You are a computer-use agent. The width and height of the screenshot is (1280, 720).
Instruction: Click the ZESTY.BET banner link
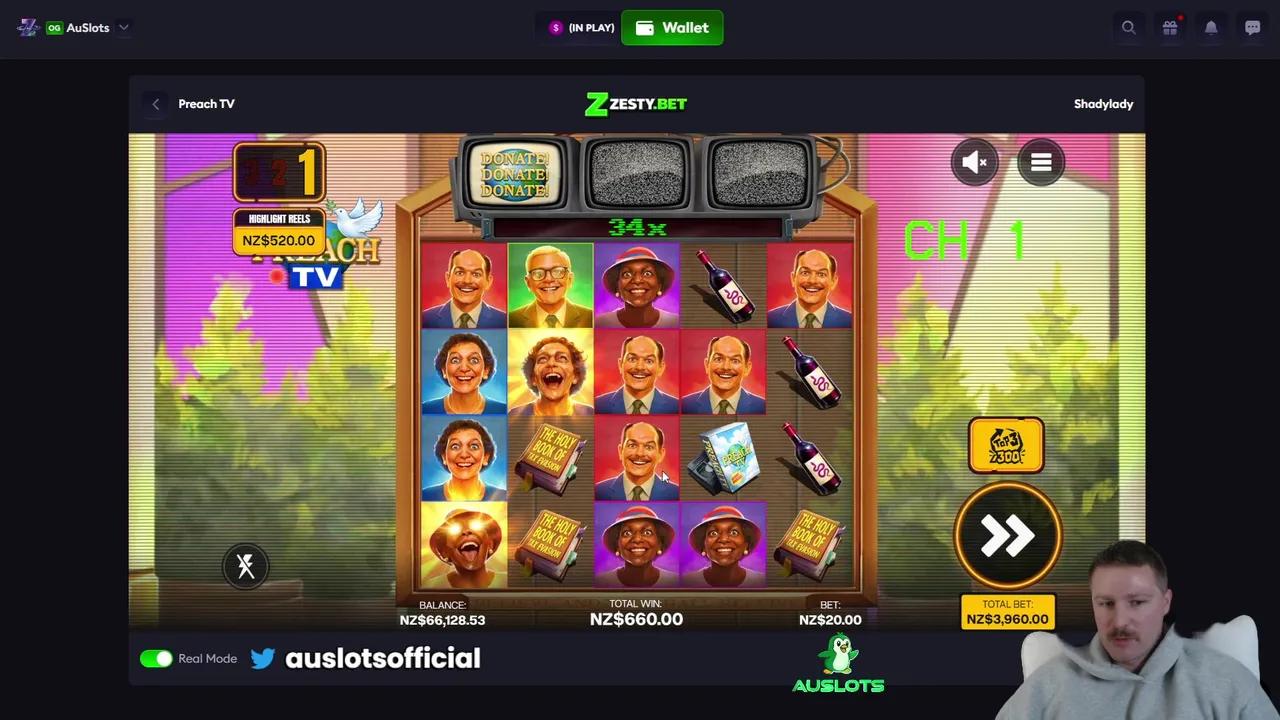[x=635, y=103]
